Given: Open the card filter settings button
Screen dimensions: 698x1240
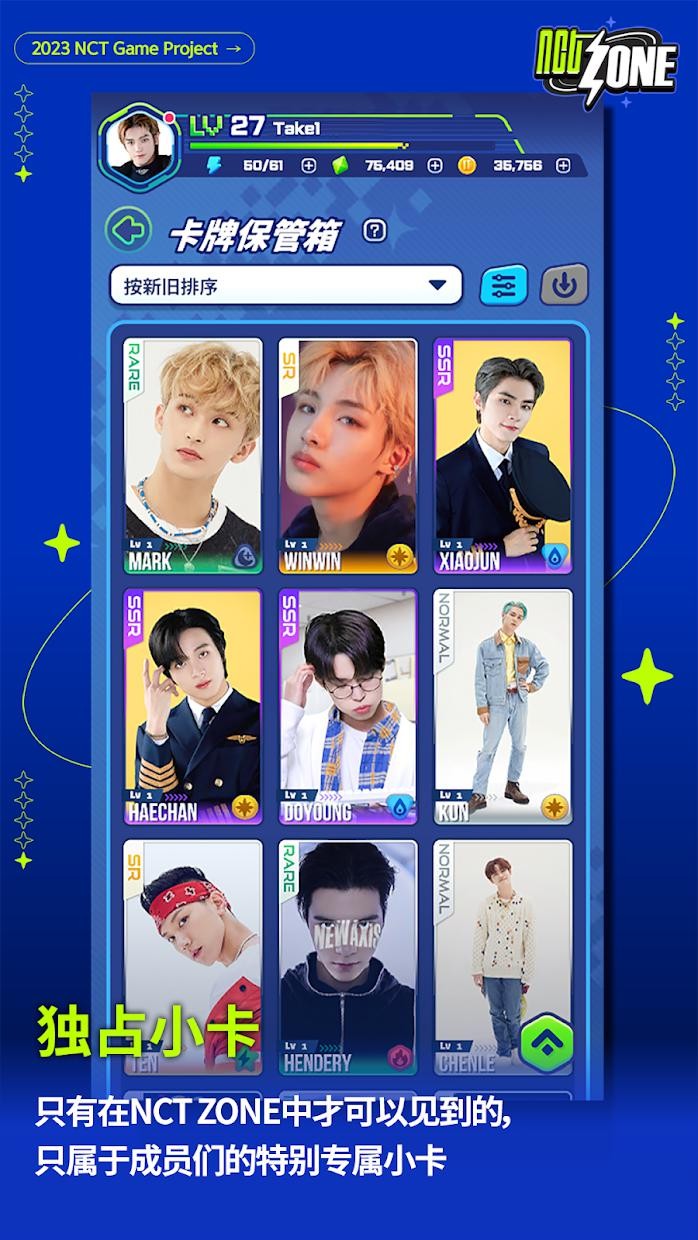Looking at the screenshot, I should tap(504, 286).
